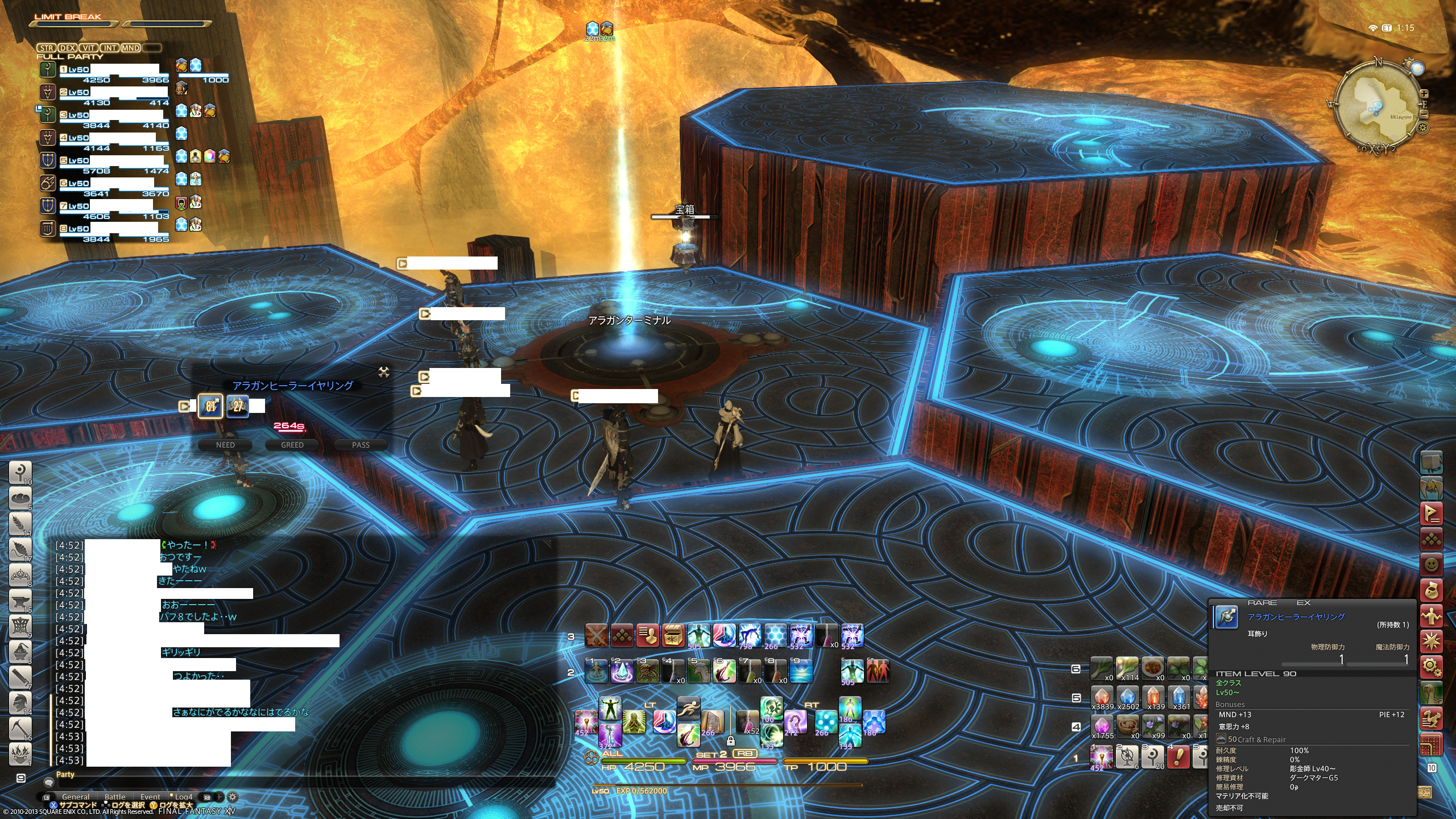Roll NEED on the Allagan earring
The width and height of the screenshot is (1456, 819).
[x=225, y=445]
